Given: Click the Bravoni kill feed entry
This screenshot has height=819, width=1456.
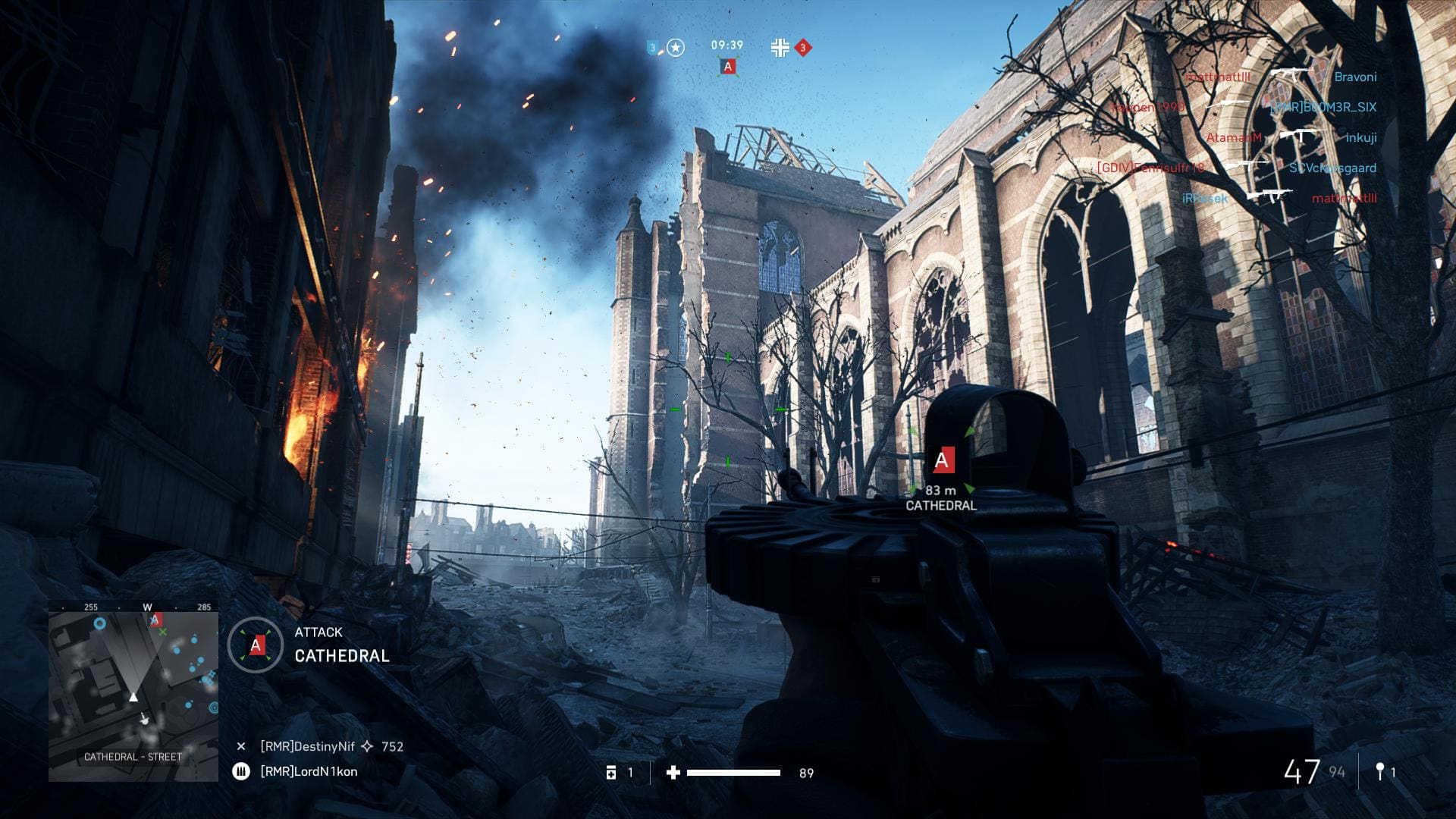Looking at the screenshot, I should 1355,77.
